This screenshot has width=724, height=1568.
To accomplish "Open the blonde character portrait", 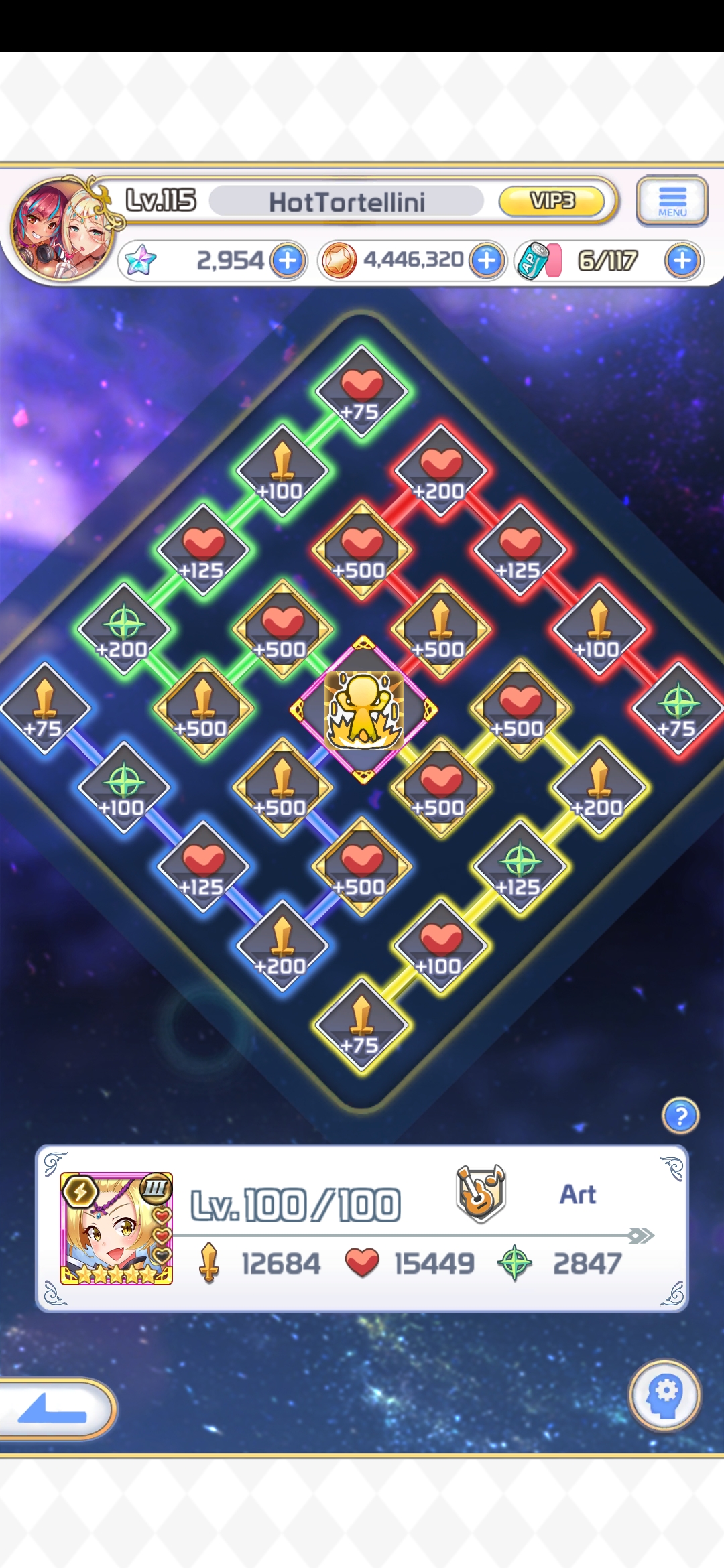I will pyautogui.click(x=117, y=1228).
